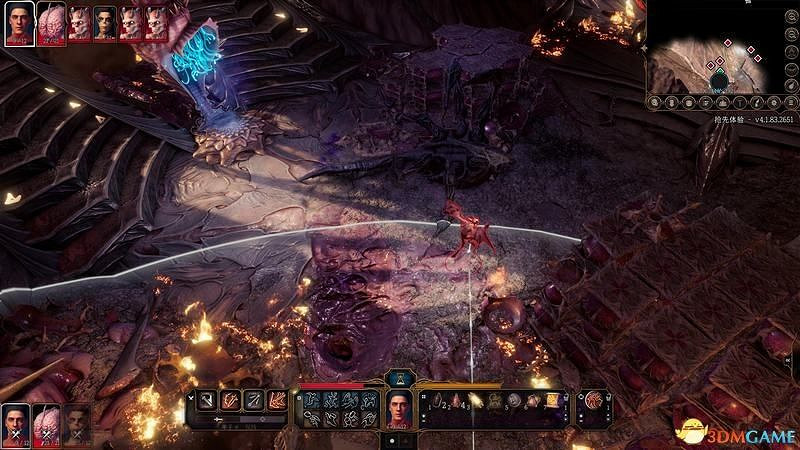Activate the round red ability on far right
Viewport: 800px width, 450px height.
click(596, 402)
